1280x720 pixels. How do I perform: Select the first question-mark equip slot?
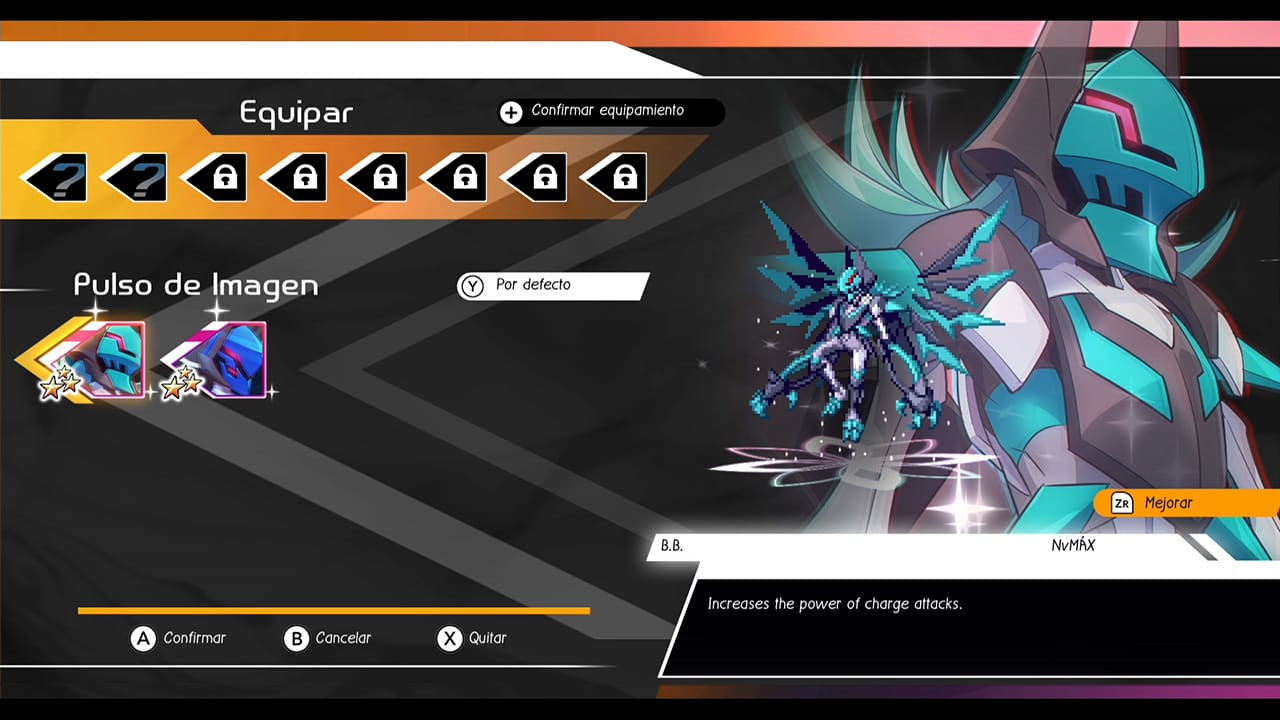click(58, 176)
